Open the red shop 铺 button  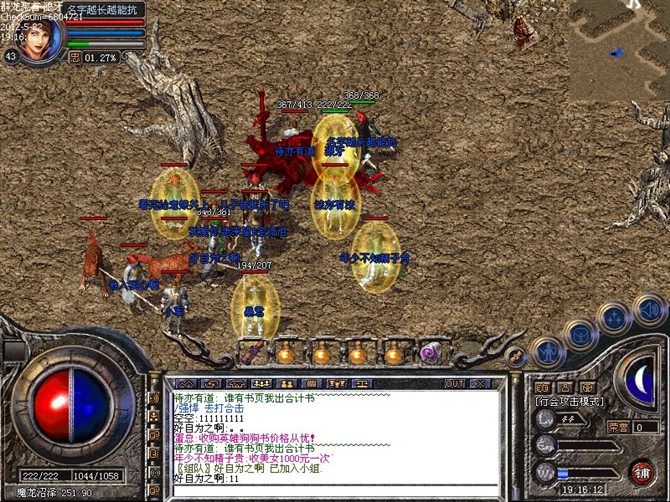click(x=640, y=471)
